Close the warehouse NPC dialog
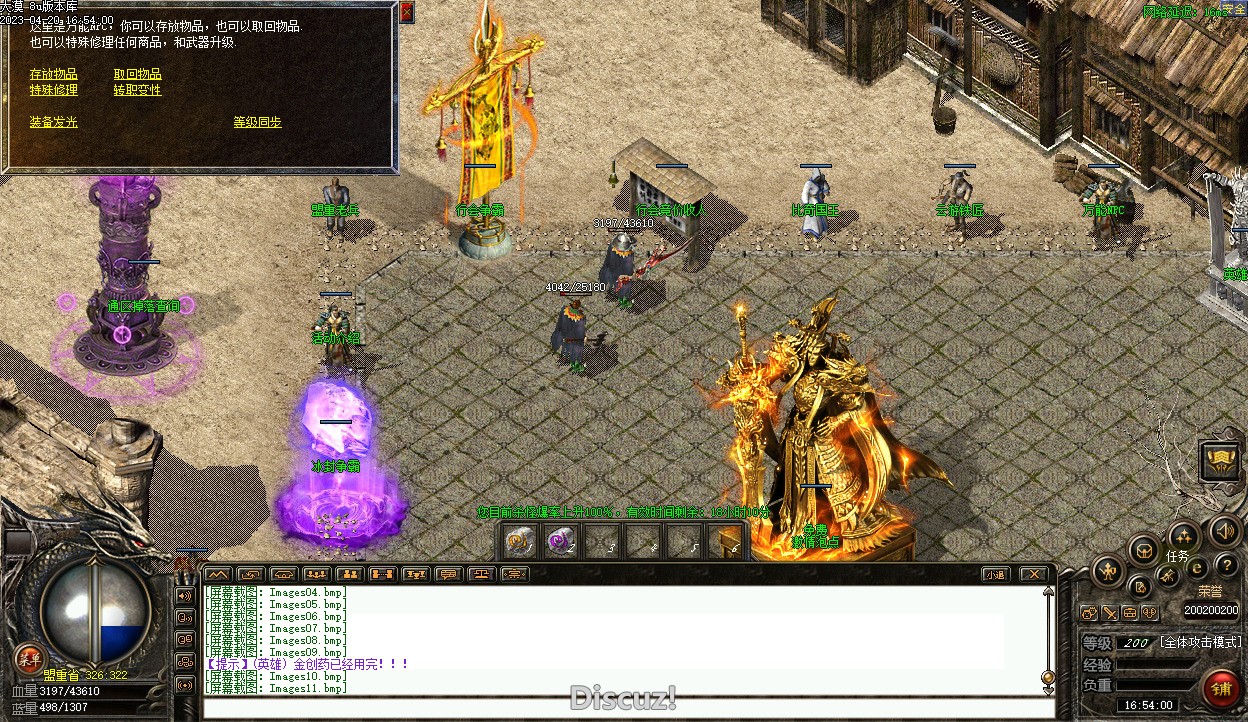1248x722 pixels. 406,13
